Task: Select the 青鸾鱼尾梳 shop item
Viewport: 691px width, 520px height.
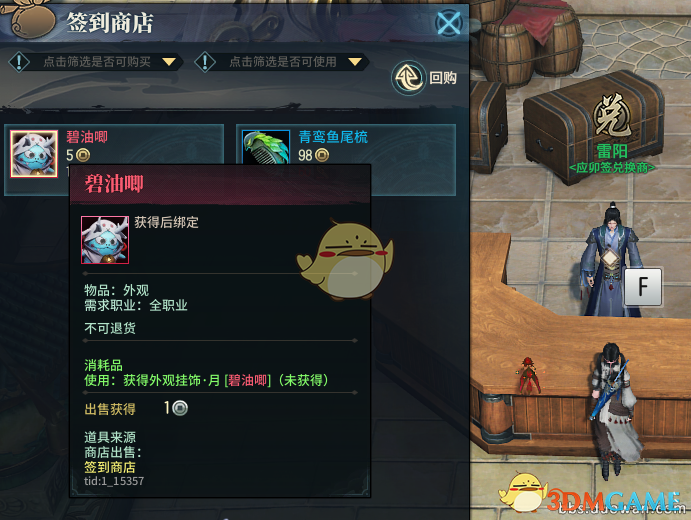Action: (x=346, y=146)
